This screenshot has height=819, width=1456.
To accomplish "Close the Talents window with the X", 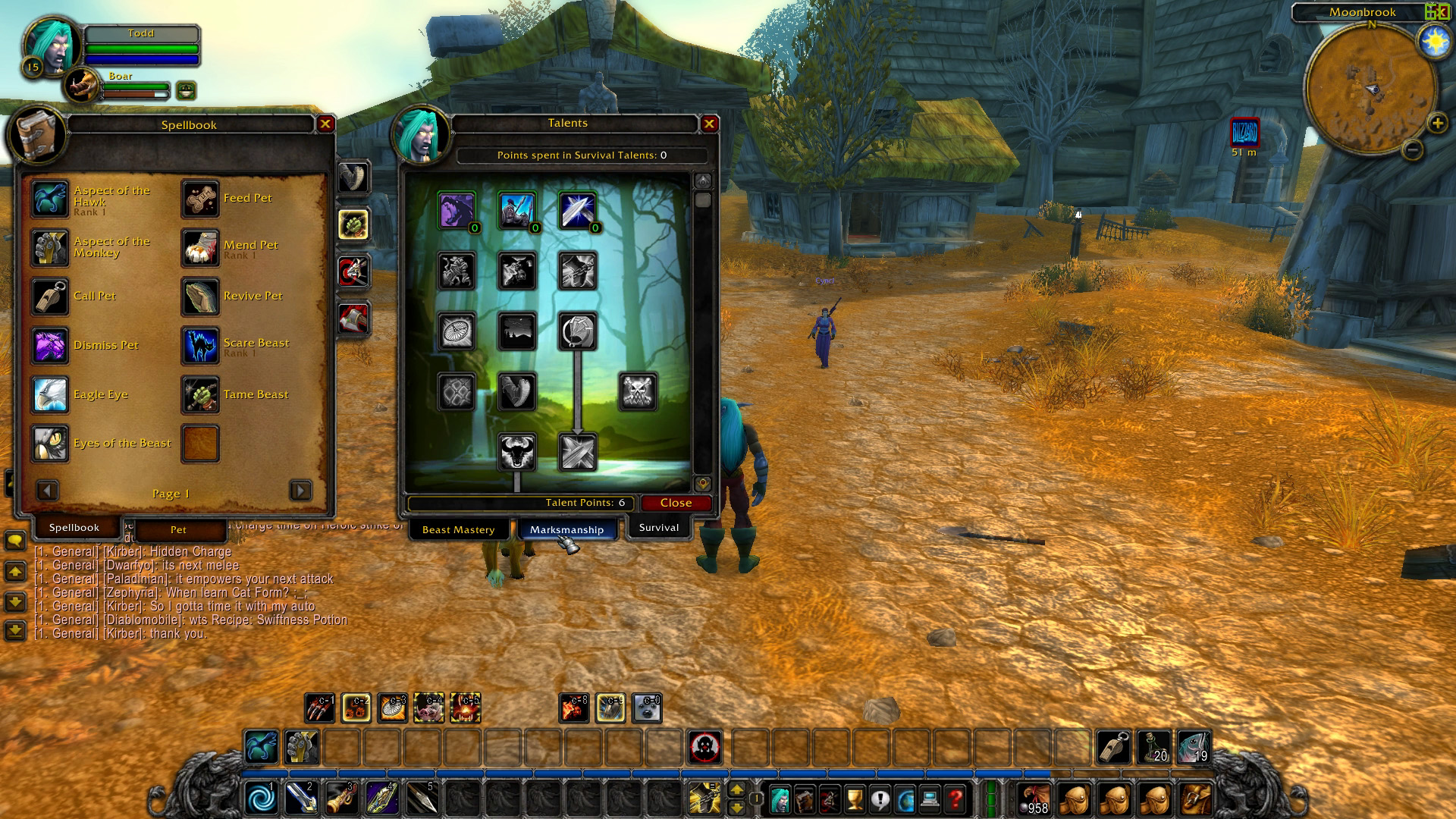I will [709, 124].
